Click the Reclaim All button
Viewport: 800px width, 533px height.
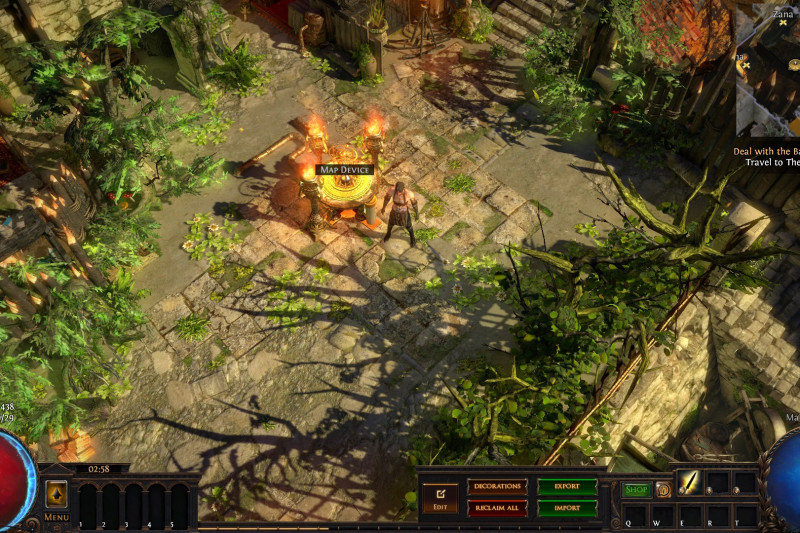497,508
